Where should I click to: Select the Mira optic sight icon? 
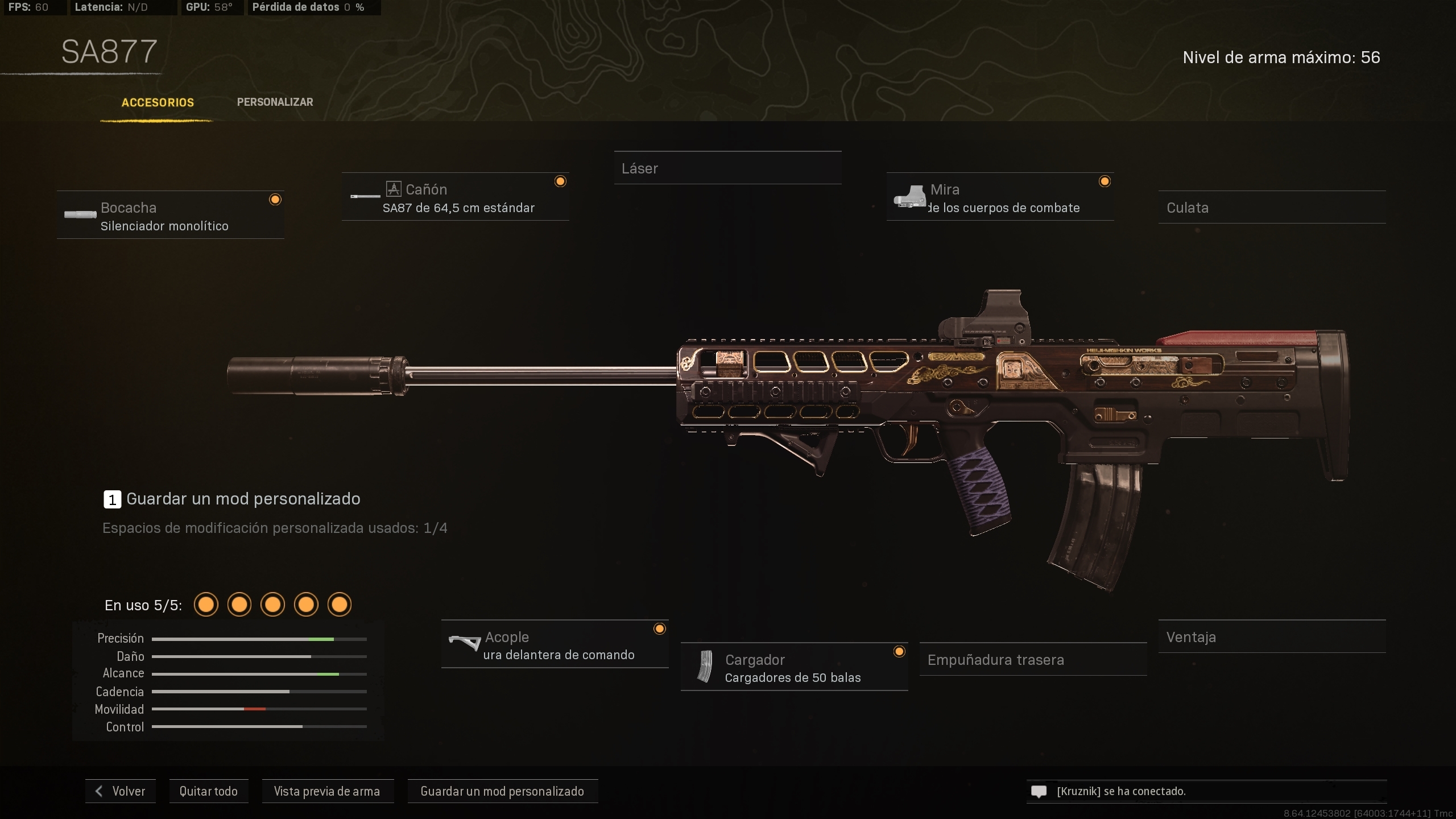pyautogui.click(x=911, y=197)
